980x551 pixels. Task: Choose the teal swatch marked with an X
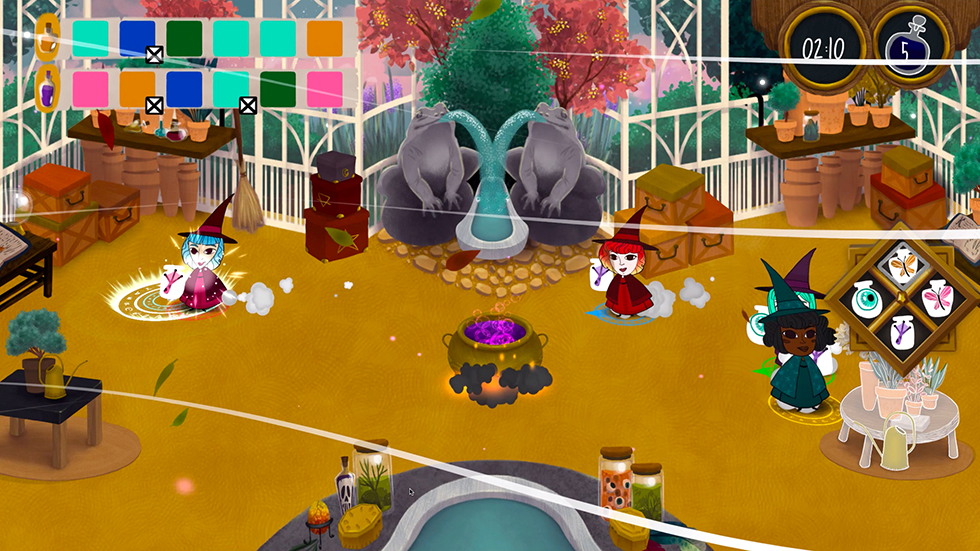tap(232, 90)
